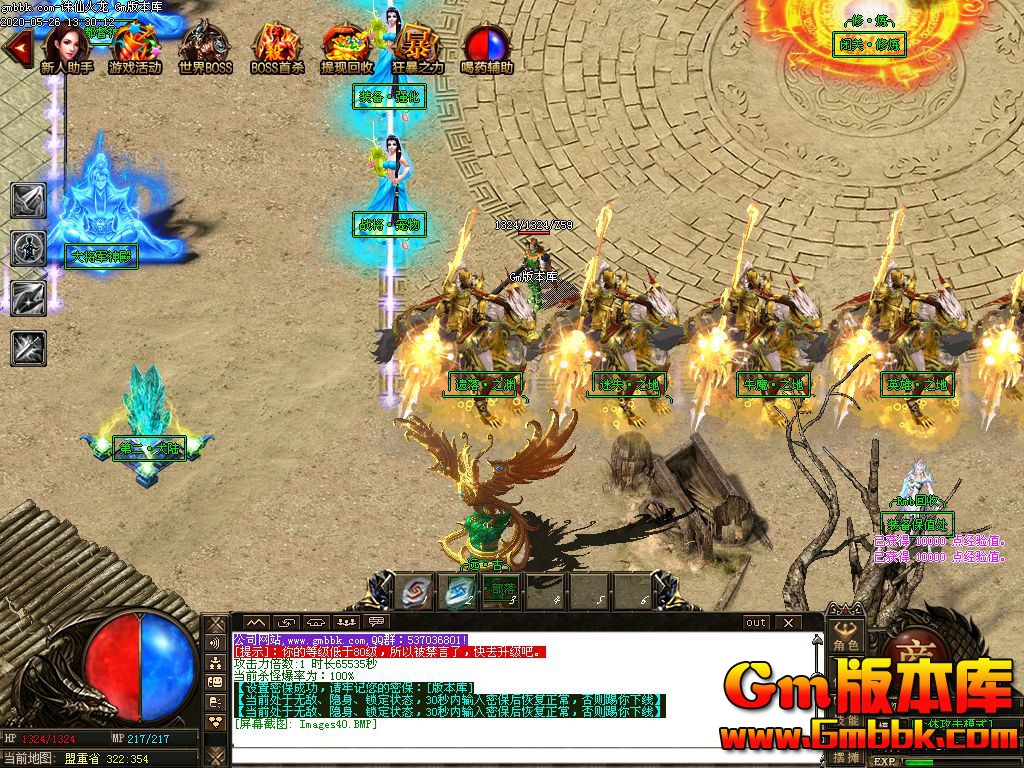Image resolution: width=1024 pixels, height=768 pixels.
Task: Open the 喝药辅助 potion assist settings
Action: pyautogui.click(x=487, y=48)
